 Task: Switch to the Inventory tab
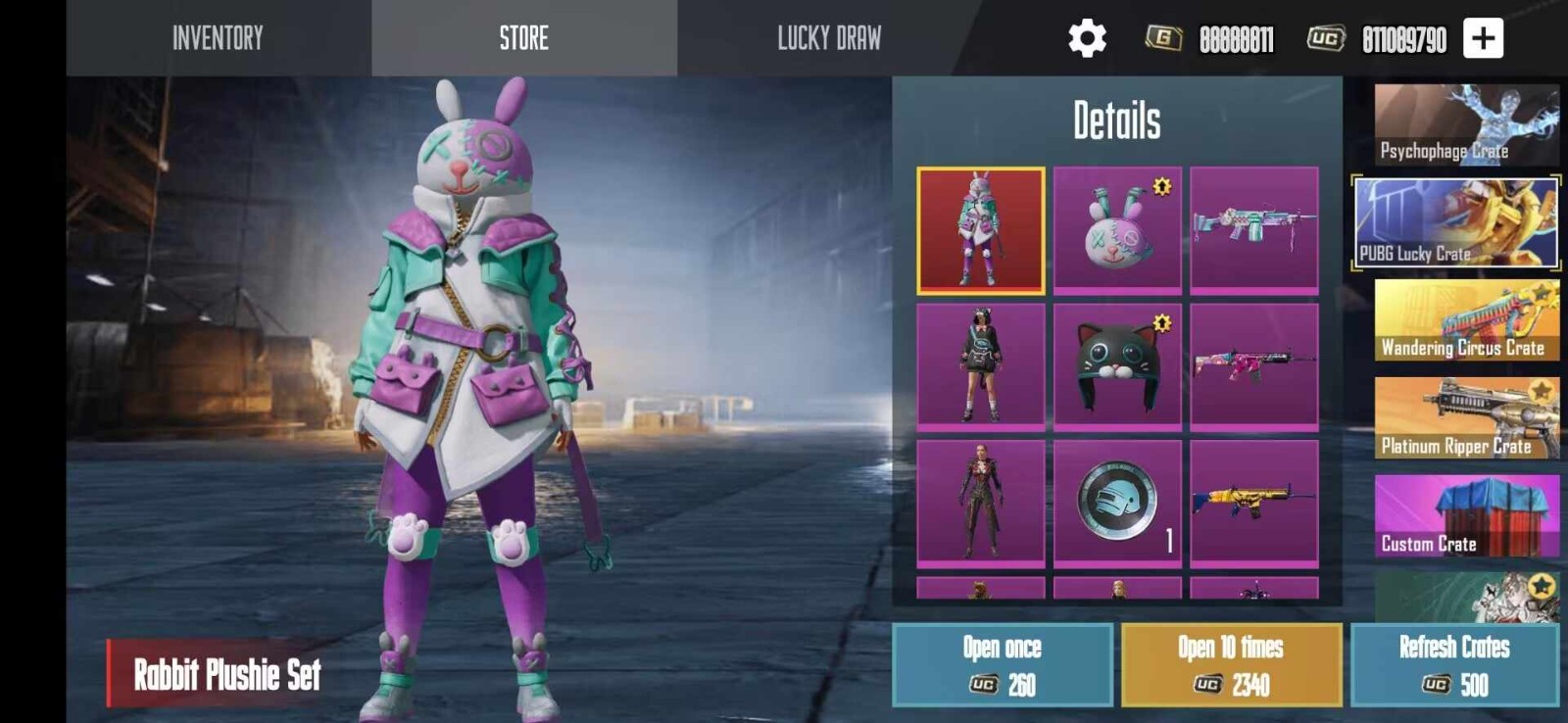(218, 38)
